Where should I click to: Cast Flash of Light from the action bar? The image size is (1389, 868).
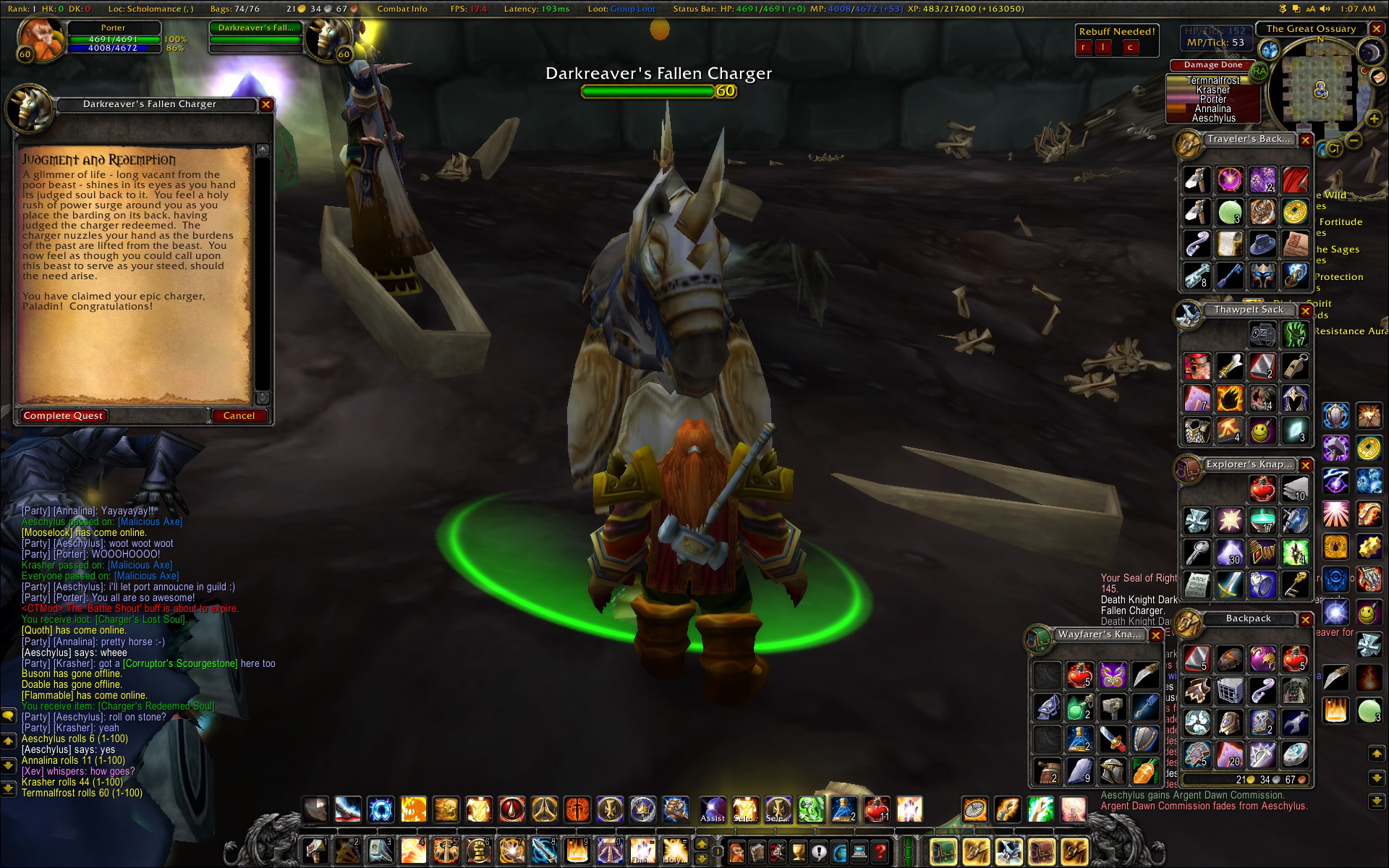pyautogui.click(x=642, y=851)
